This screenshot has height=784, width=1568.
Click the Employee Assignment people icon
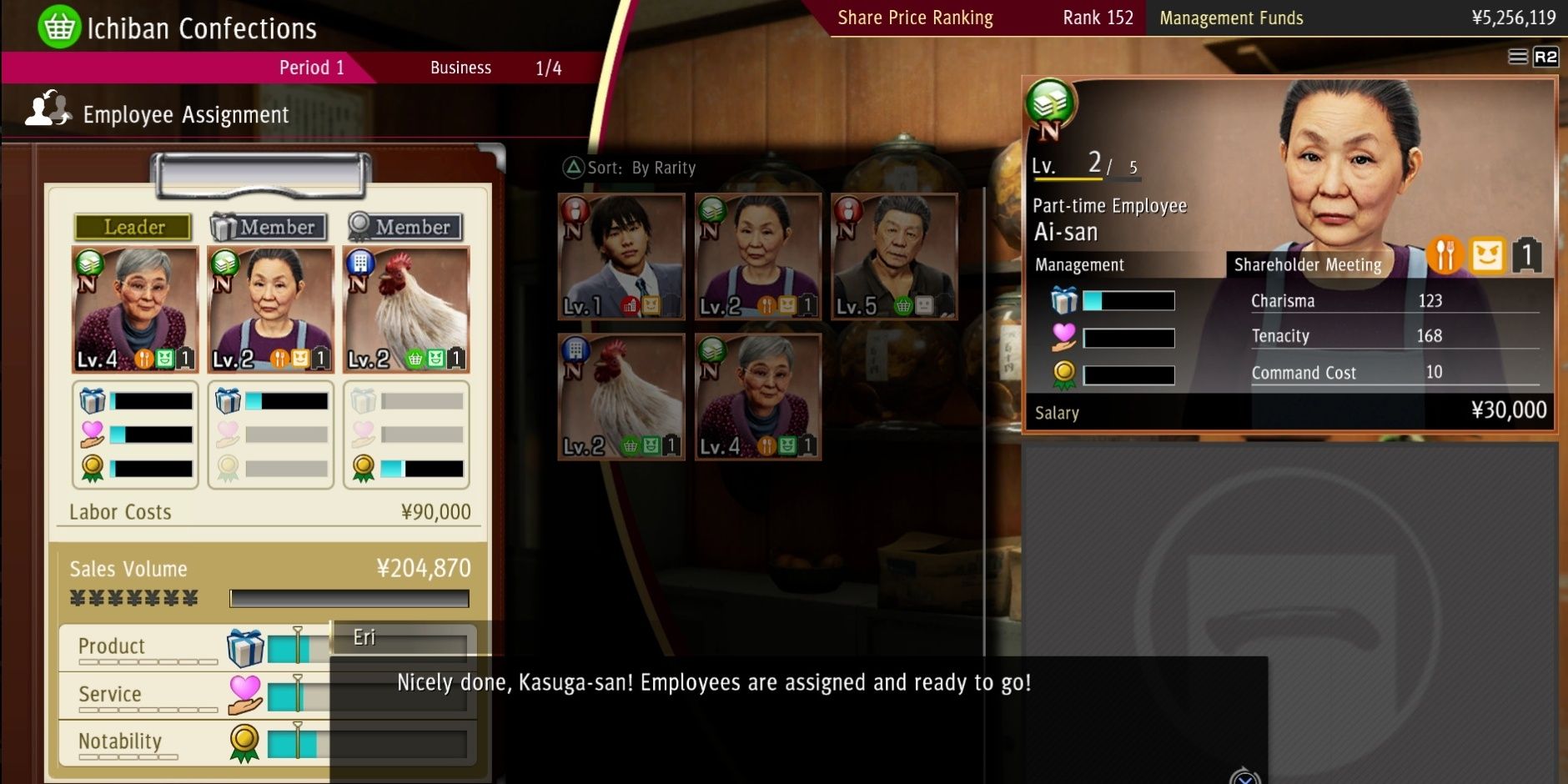[x=48, y=109]
